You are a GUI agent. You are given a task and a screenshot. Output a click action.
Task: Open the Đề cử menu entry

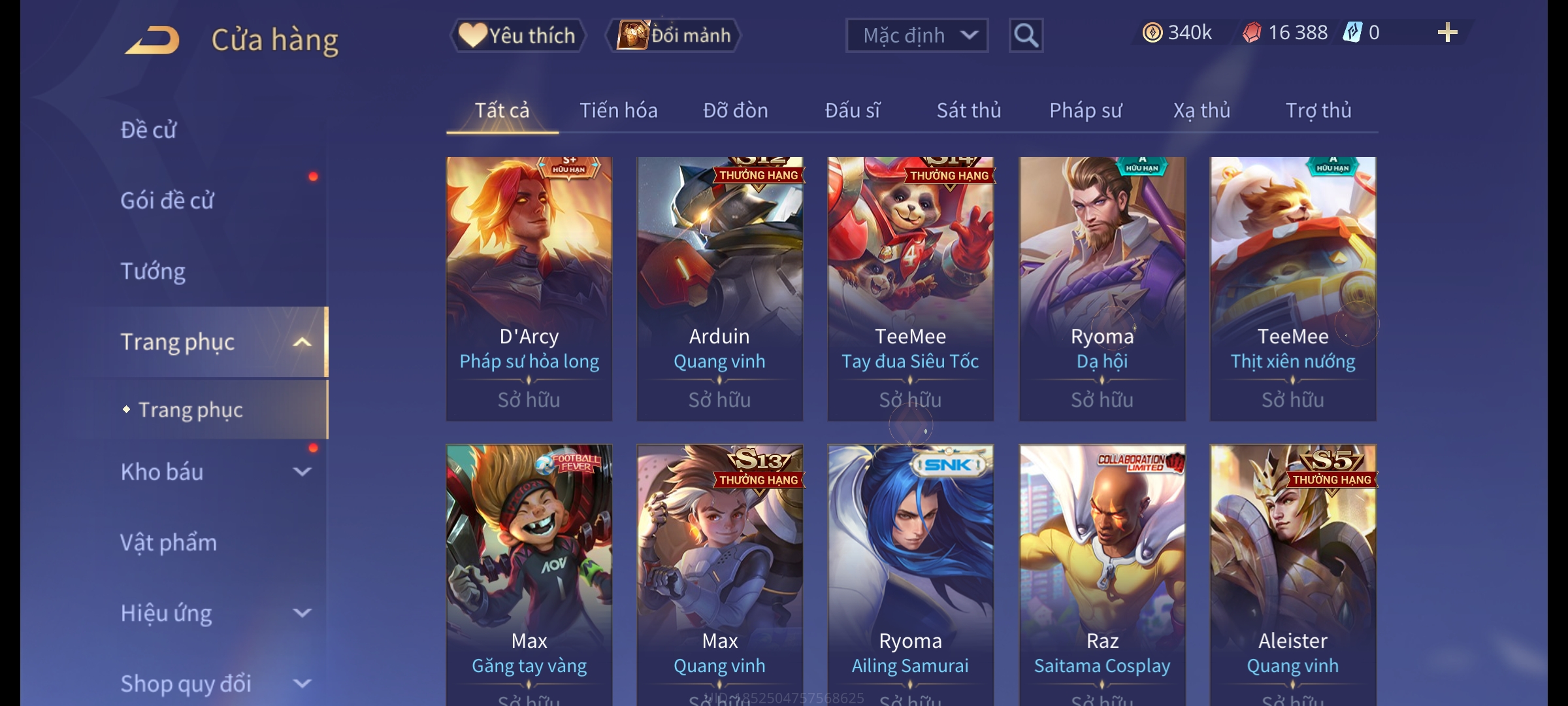click(149, 130)
